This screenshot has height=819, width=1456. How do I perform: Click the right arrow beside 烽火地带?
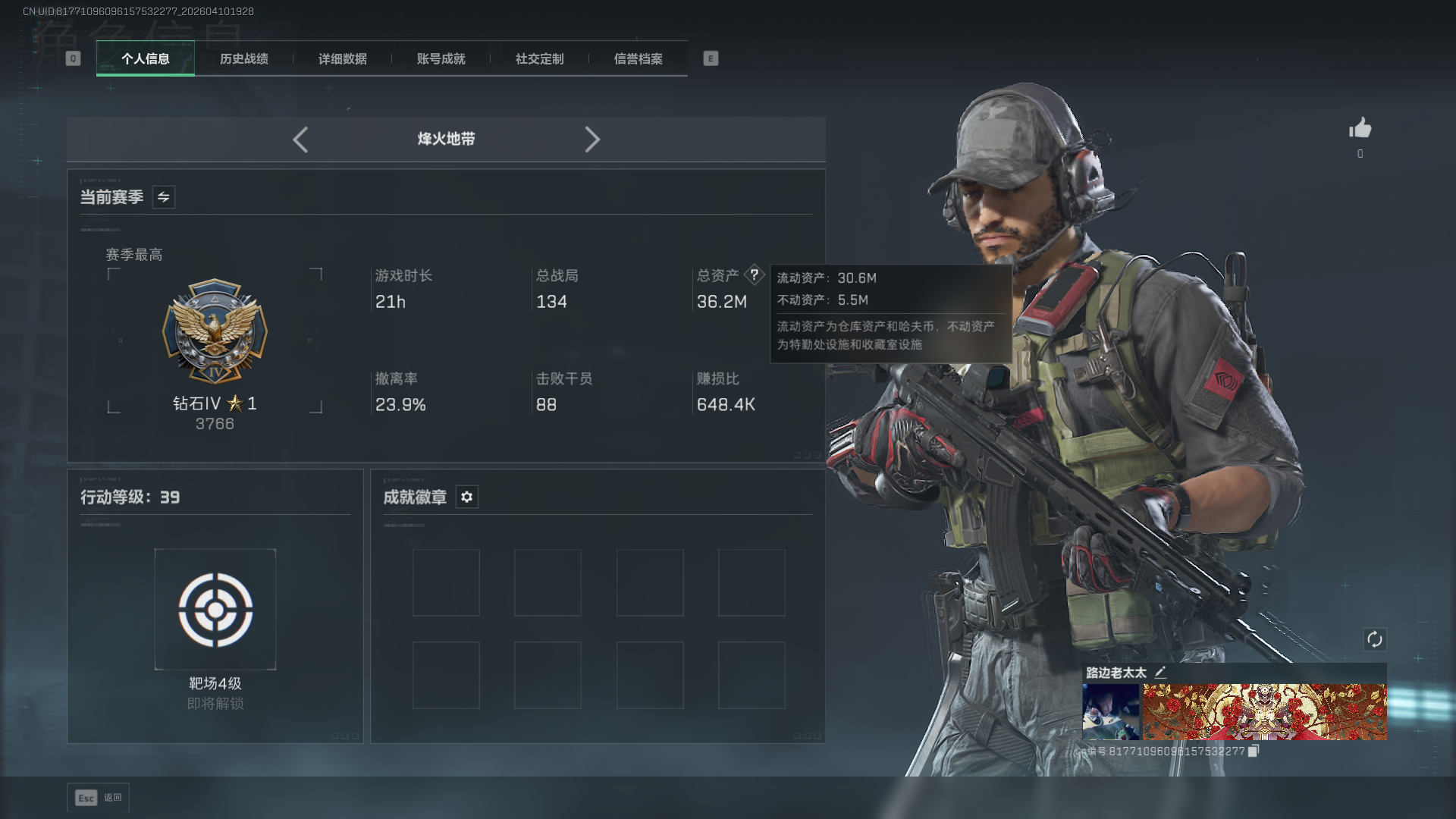pos(592,140)
